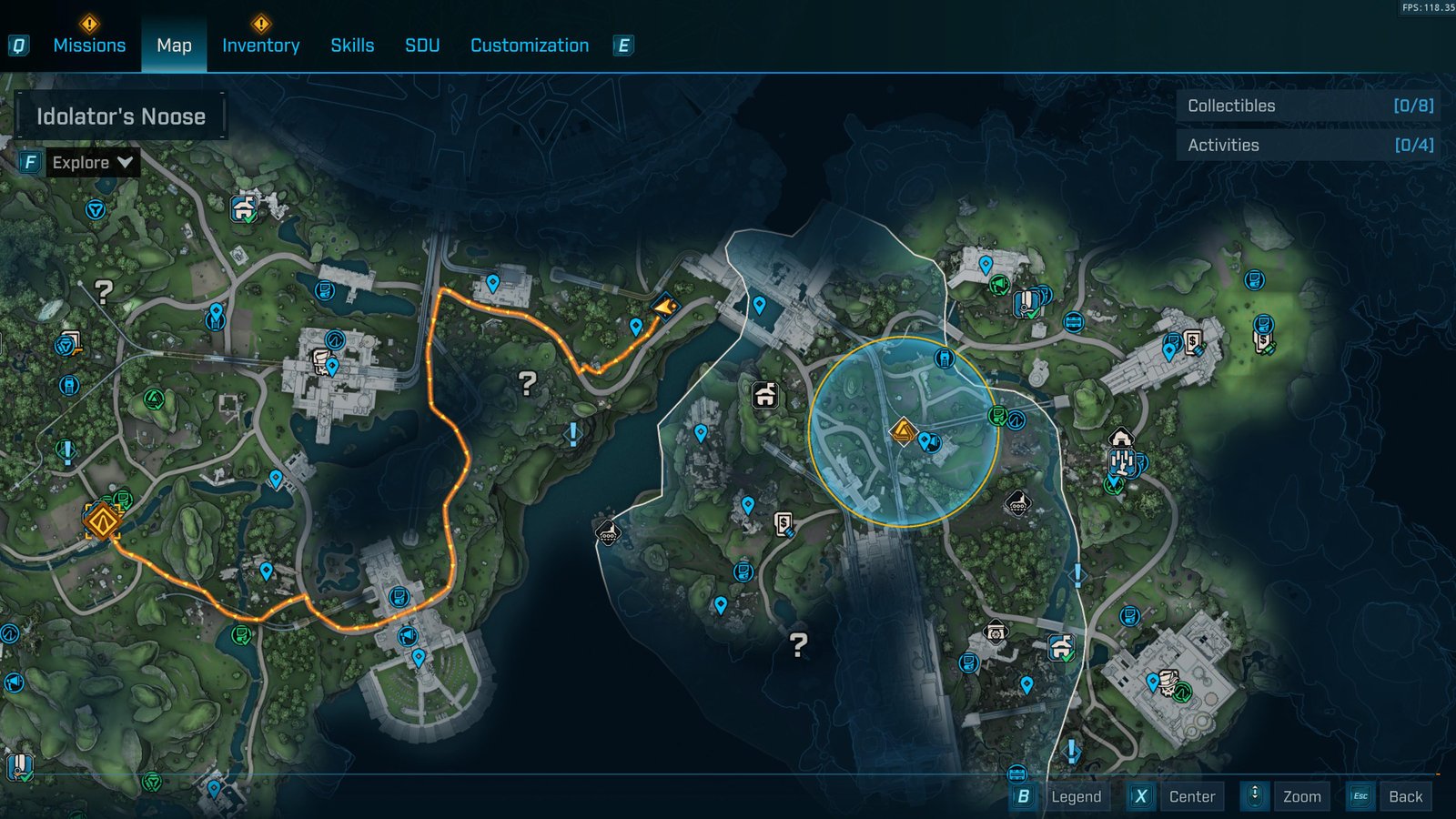Image resolution: width=1456 pixels, height=819 pixels.
Task: Click the Zoom control in the bottom bar
Action: click(1303, 796)
